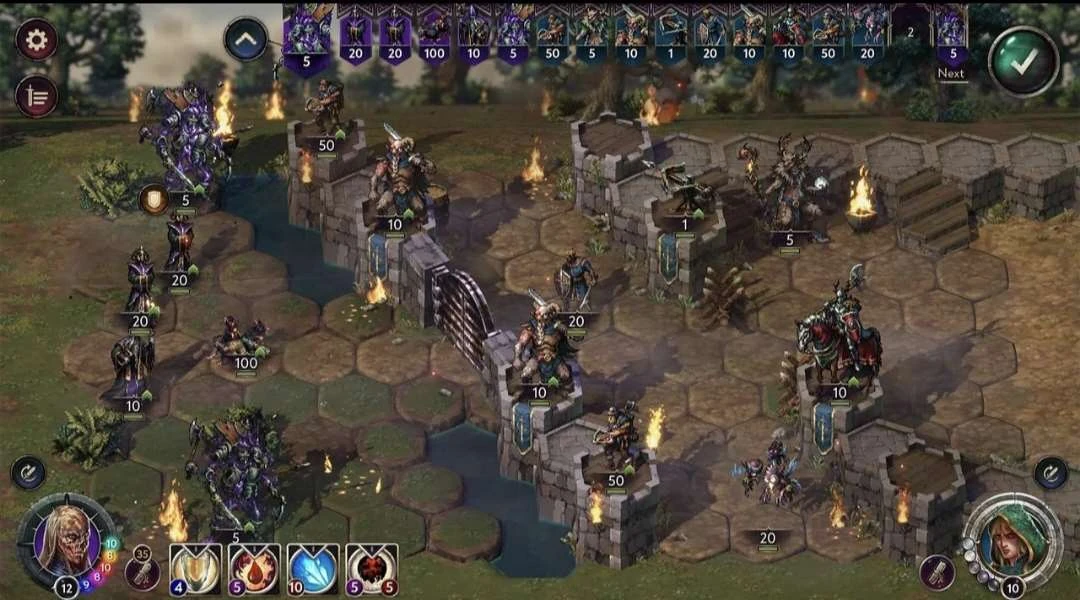
Task: Select the stack of 1 in turn order
Action: click(x=671, y=35)
